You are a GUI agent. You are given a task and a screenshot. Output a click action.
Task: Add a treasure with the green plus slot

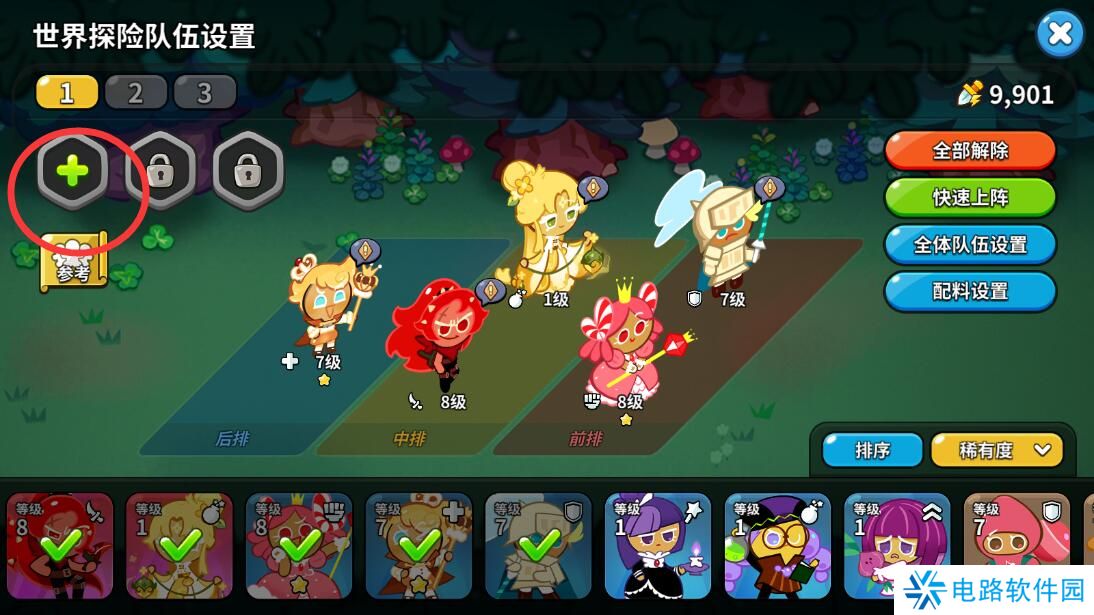pos(72,172)
